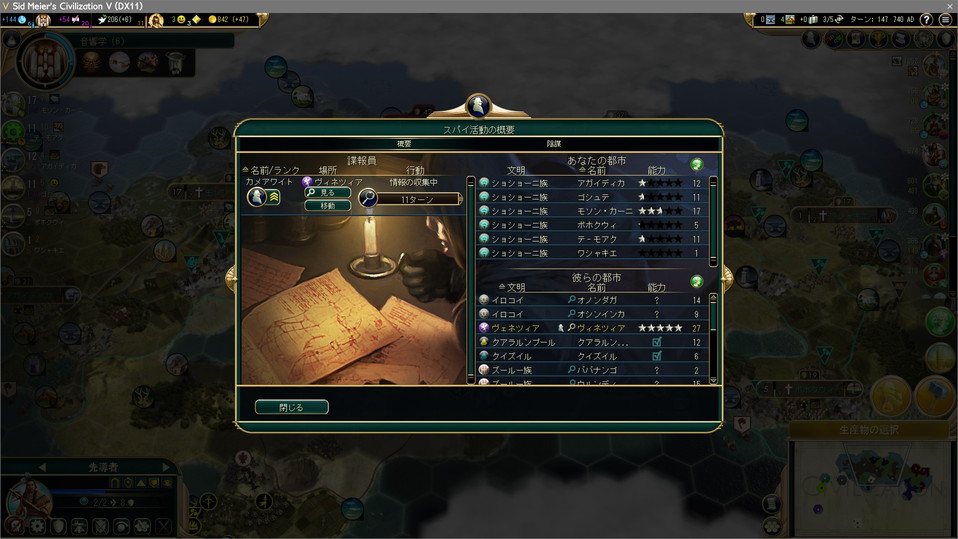The width and height of the screenshot is (958, 539).
Task: Select the アガイディカ city row
Action: [595, 184]
